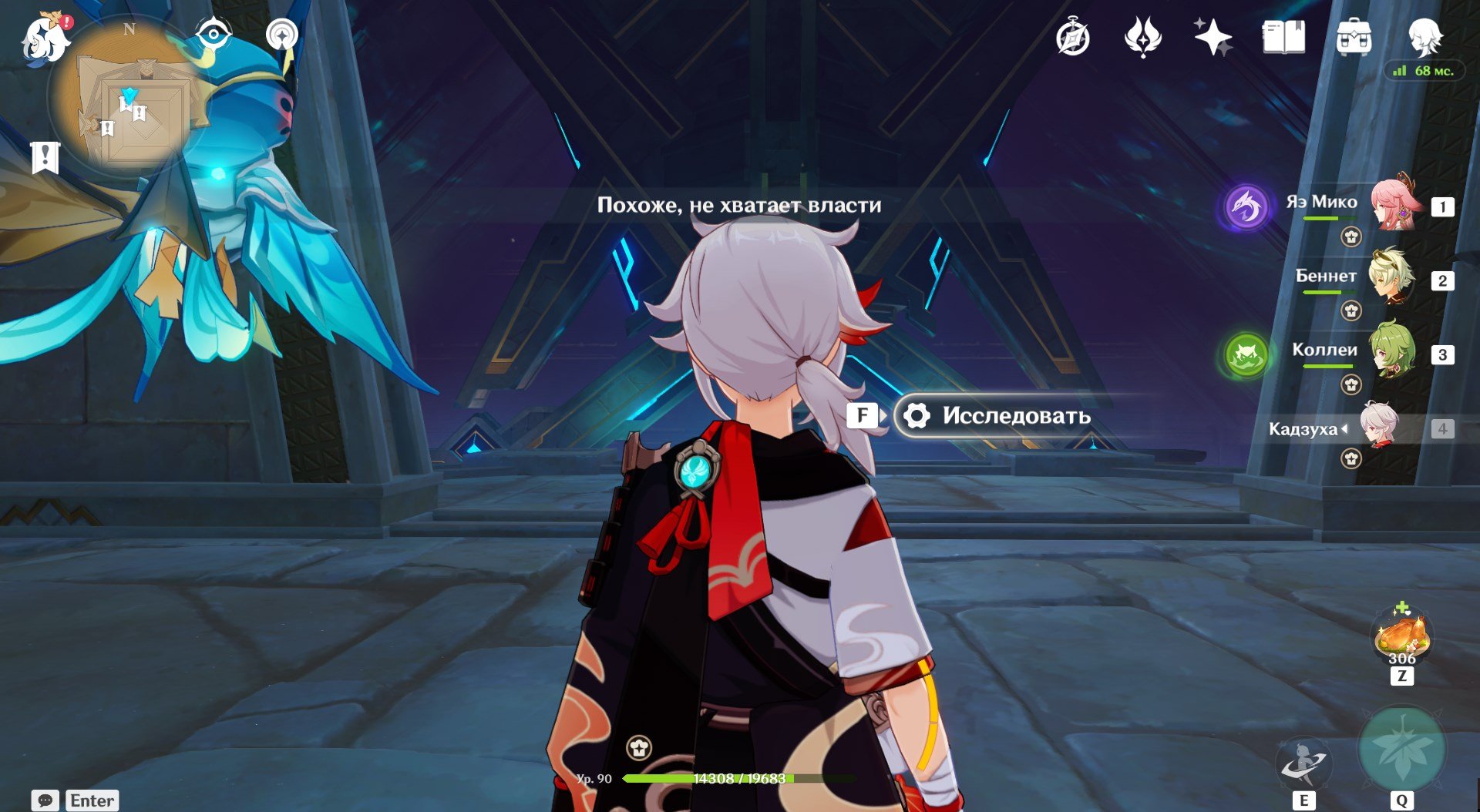Screen dimensions: 1480x812
Task: Open the Wish star icon
Action: (x=1213, y=37)
